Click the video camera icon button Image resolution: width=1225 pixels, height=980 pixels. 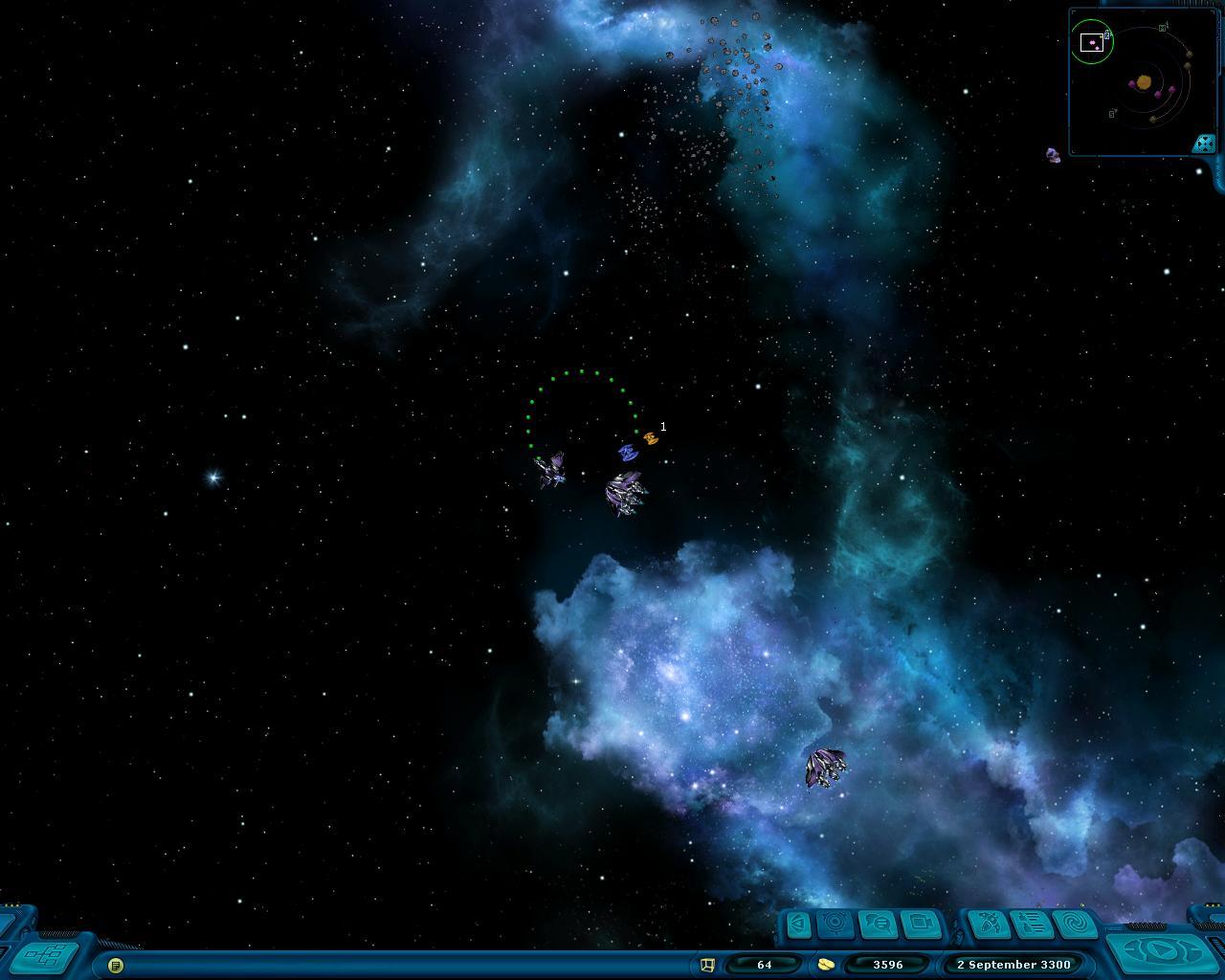click(x=921, y=924)
